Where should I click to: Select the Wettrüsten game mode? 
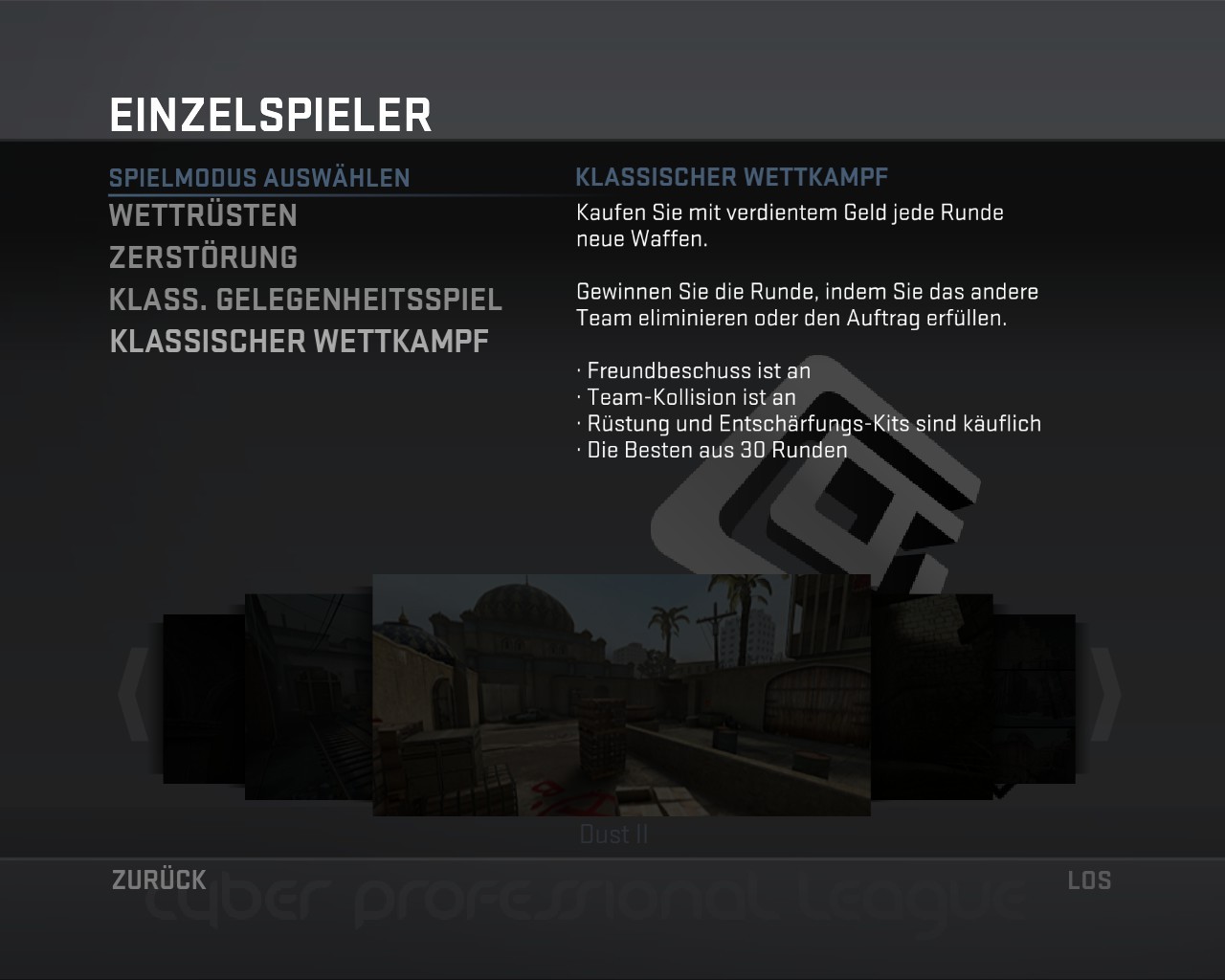click(x=203, y=215)
